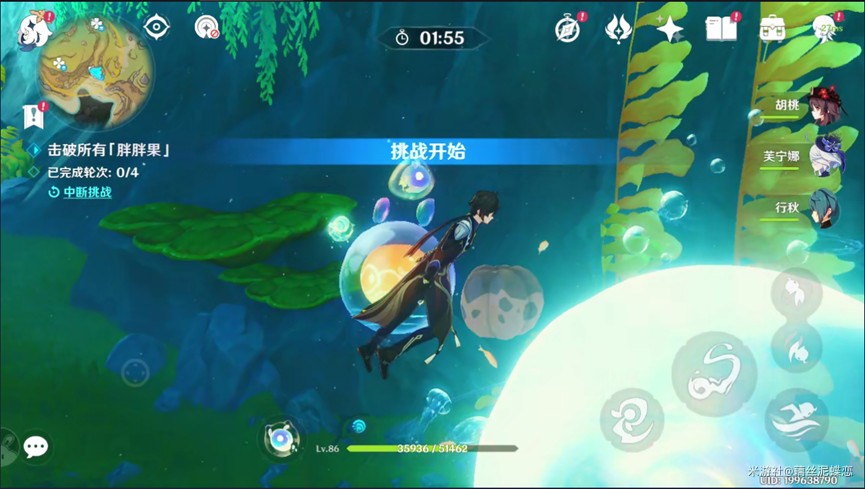
Task: Select the 击破所有「胖胖果」 objective tracker
Action: click(x=108, y=150)
